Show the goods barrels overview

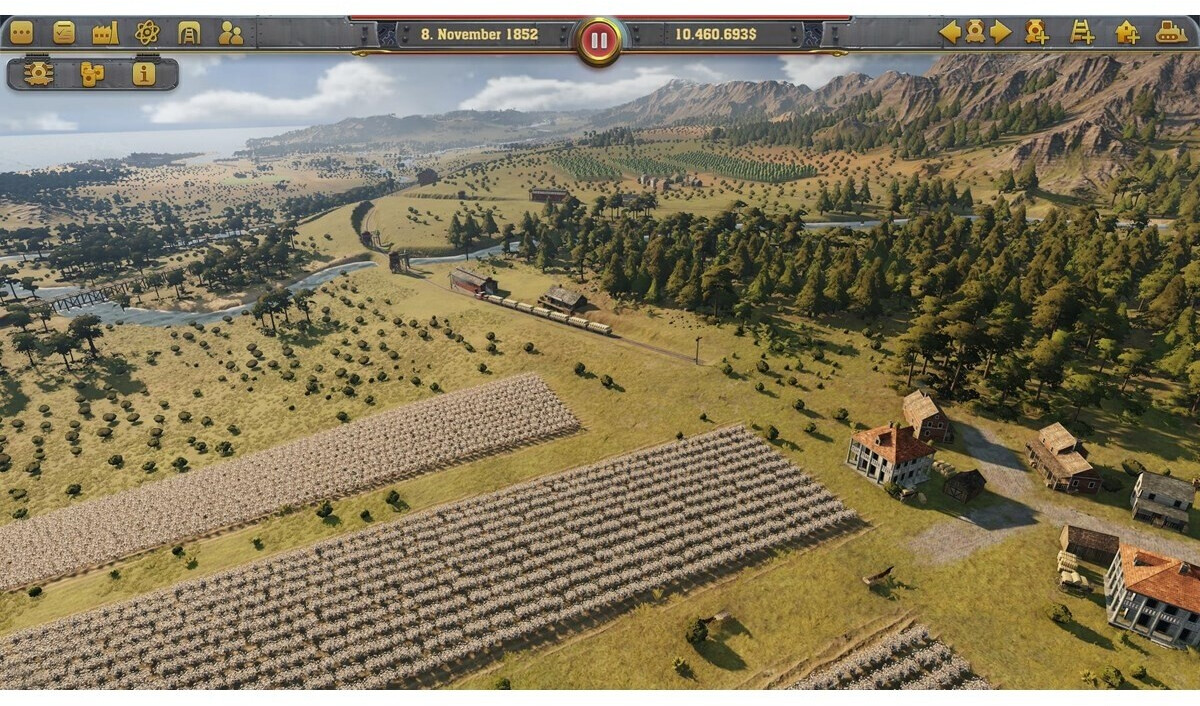[92, 74]
